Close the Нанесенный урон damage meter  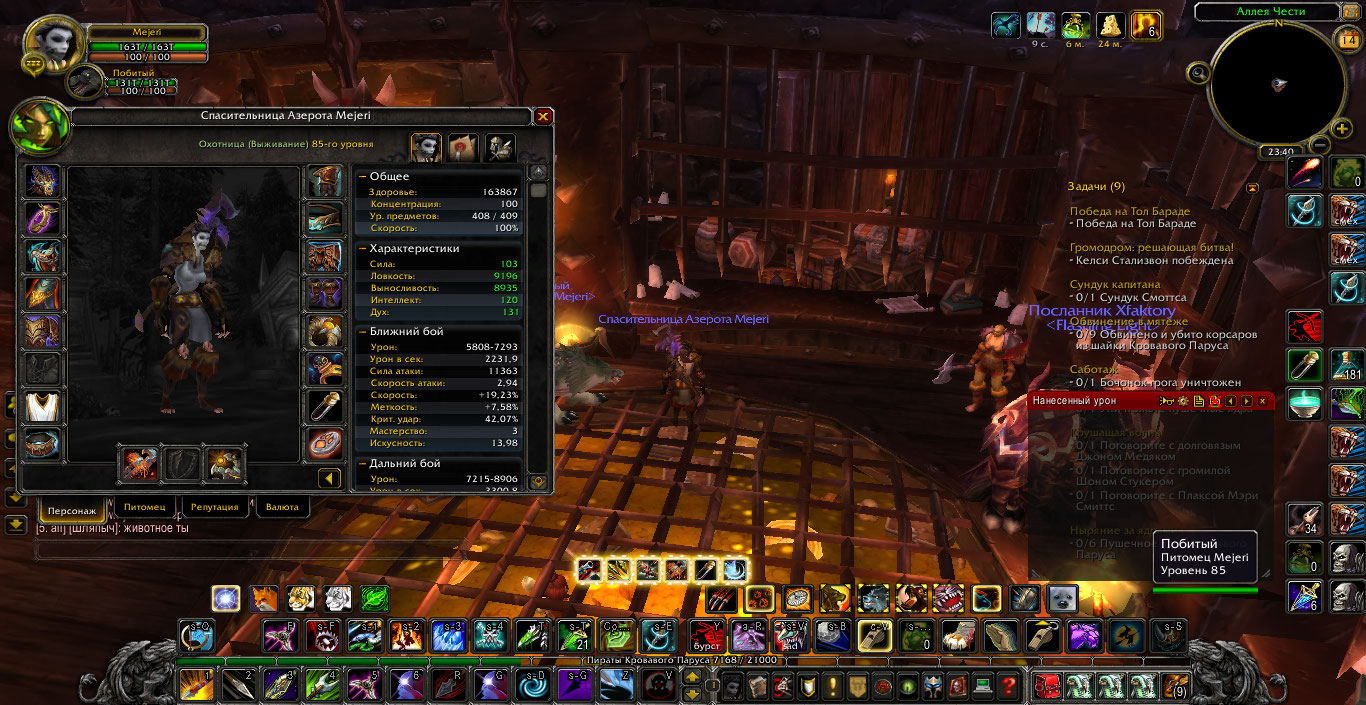coord(1263,401)
